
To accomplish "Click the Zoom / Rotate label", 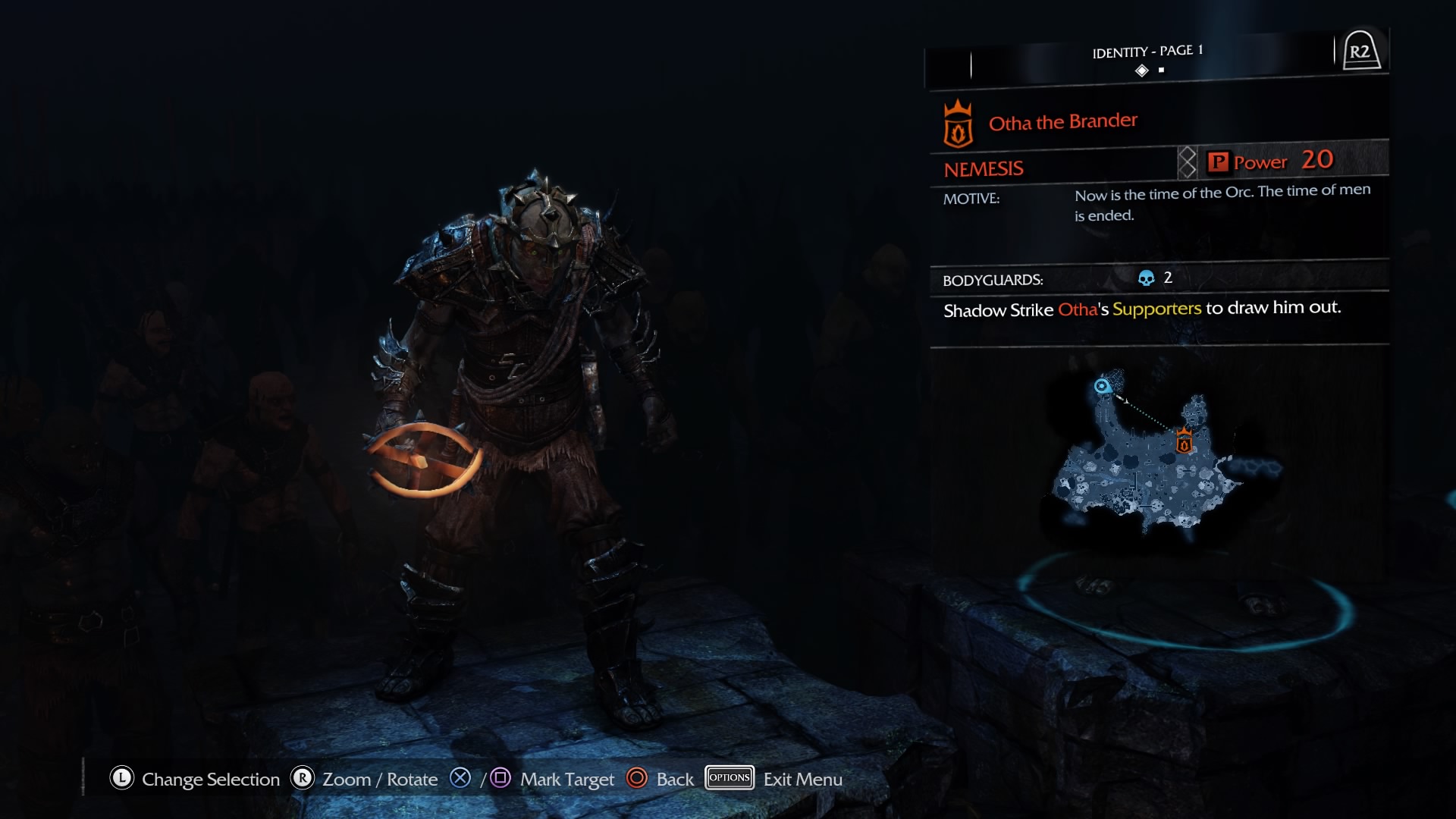I will coord(380,780).
